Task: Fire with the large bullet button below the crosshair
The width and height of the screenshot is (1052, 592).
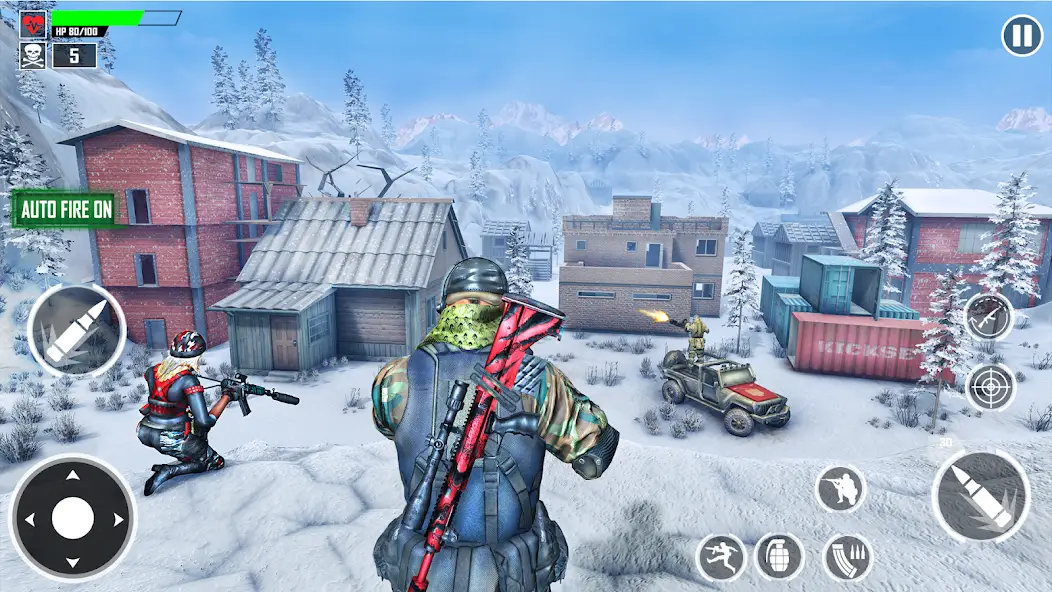Action: [x=980, y=496]
